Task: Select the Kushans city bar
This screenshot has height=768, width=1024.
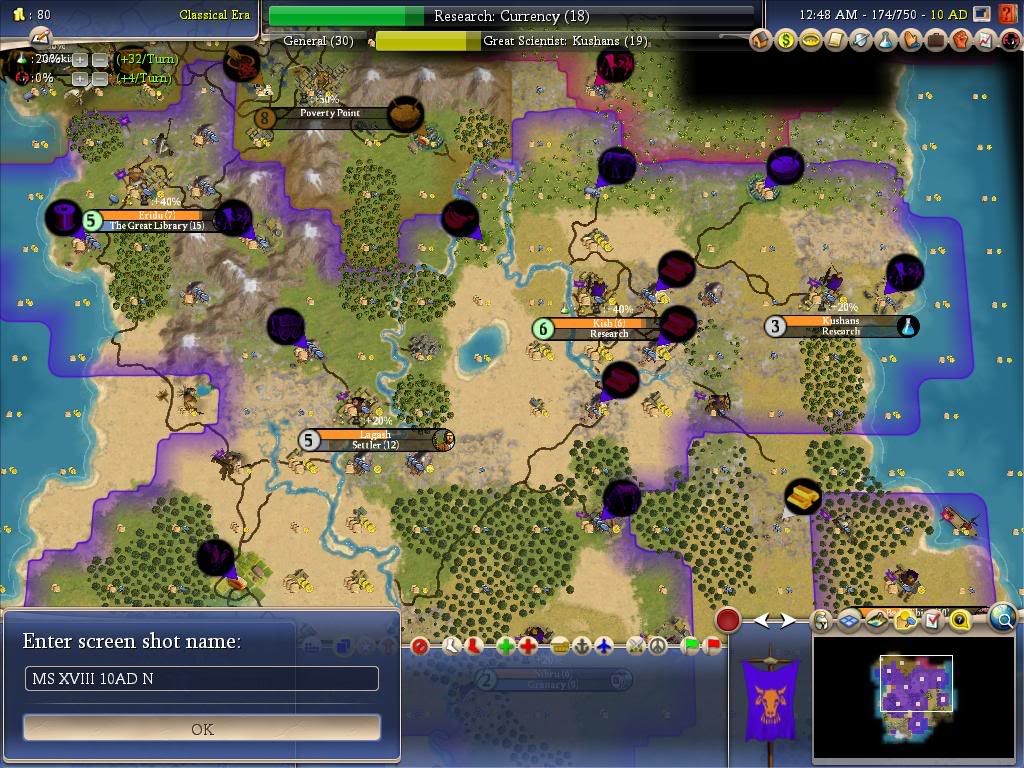Action: click(840, 326)
